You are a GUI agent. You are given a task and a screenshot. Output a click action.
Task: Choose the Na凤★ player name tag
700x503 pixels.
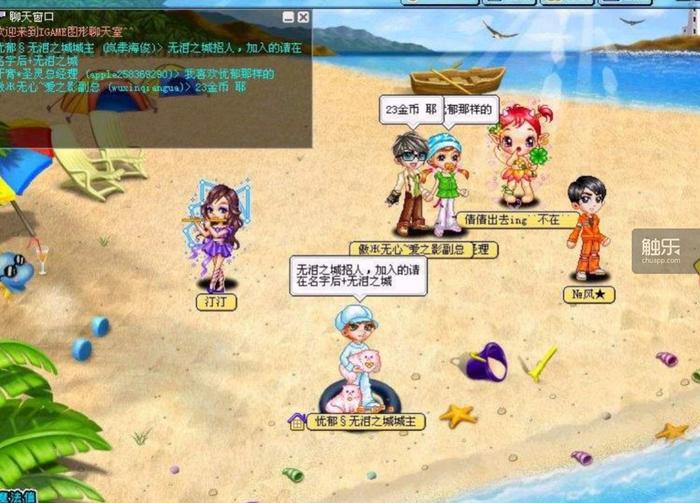[x=588, y=295]
